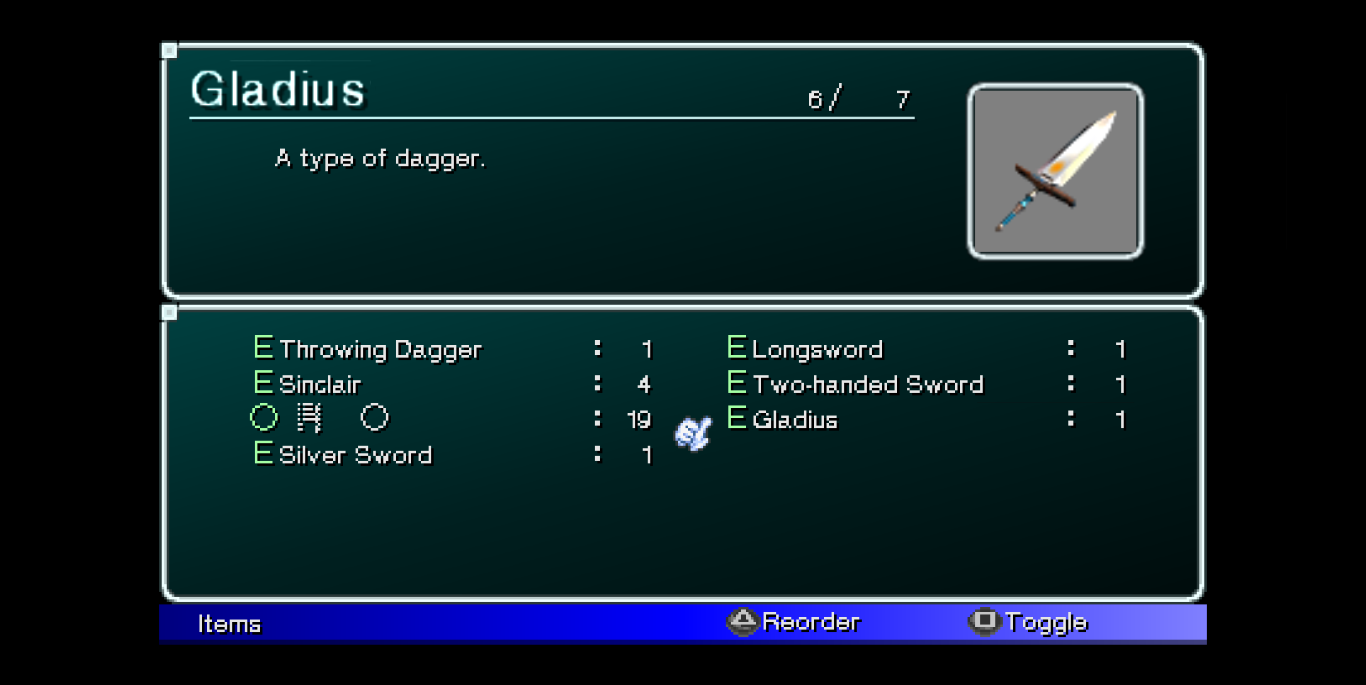
Task: Pick the Silver Sword entry
Action: [355, 455]
